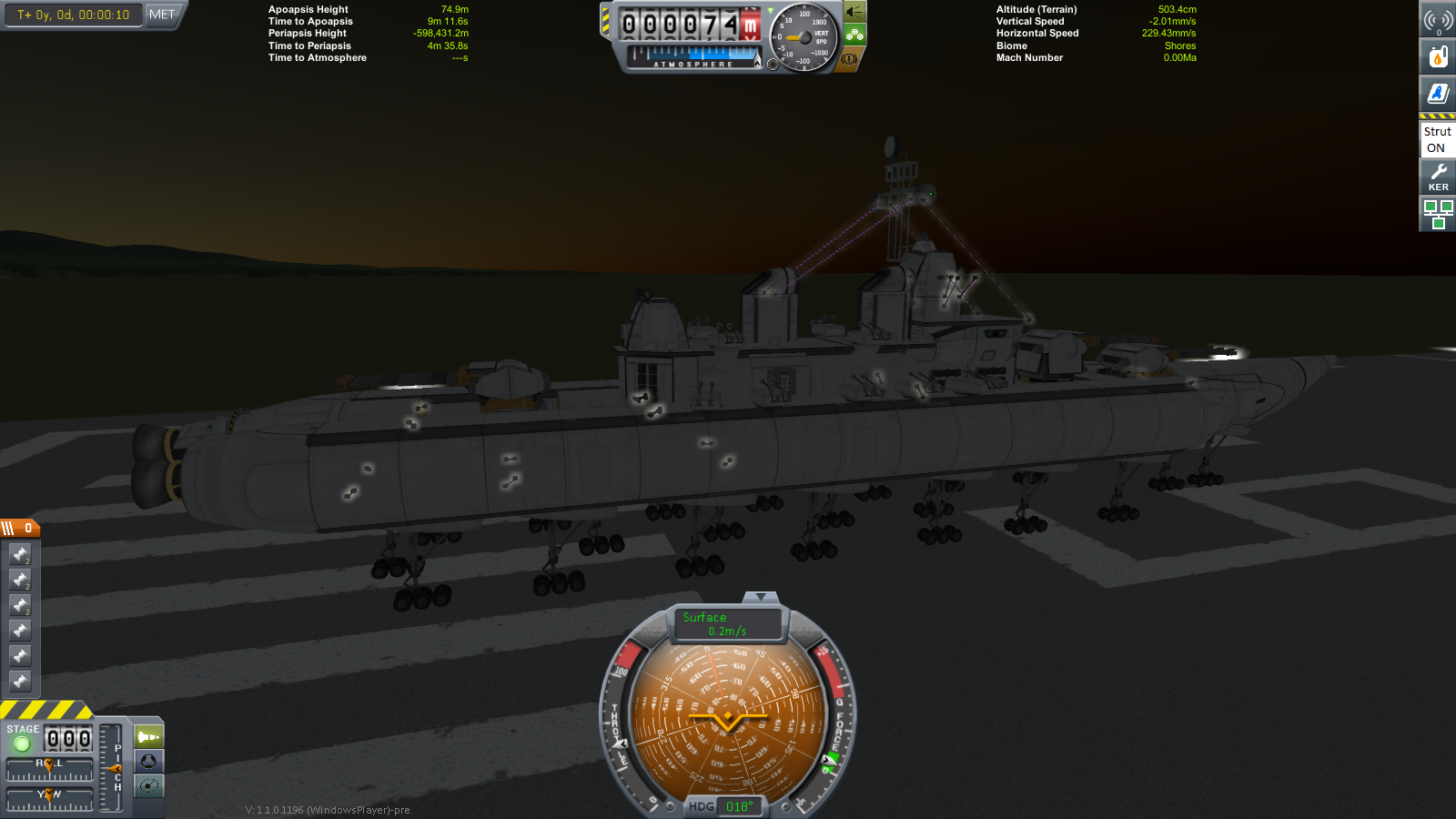Image resolution: width=1456 pixels, height=819 pixels.
Task: Engage the brakes warning button
Action: click(x=850, y=58)
